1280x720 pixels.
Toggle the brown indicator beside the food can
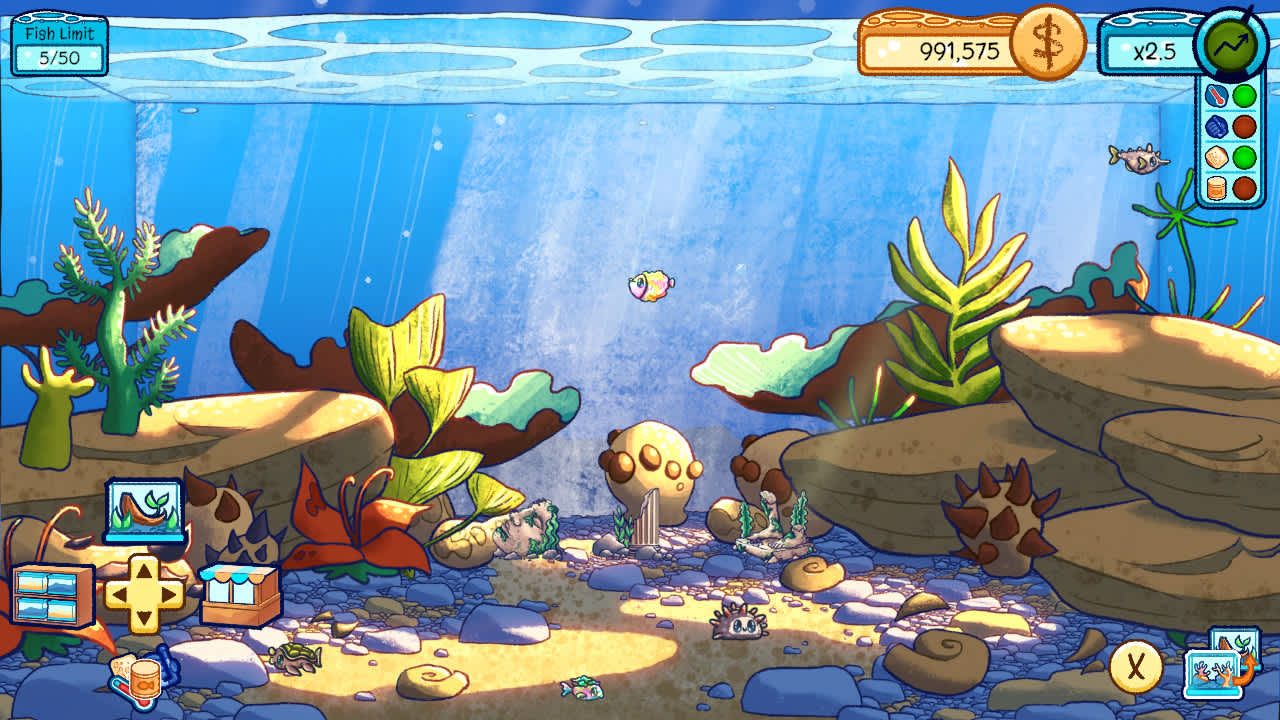(1242, 187)
